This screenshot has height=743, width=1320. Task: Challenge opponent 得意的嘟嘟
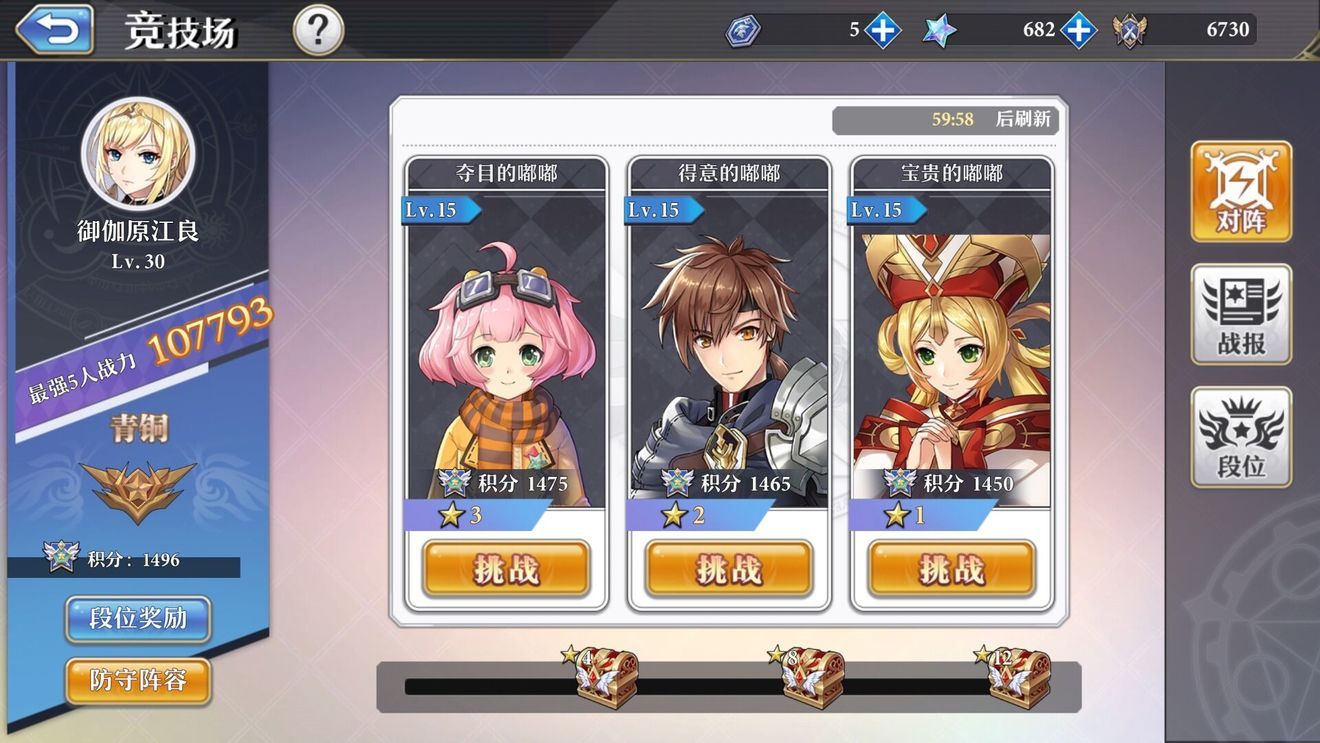pos(729,569)
